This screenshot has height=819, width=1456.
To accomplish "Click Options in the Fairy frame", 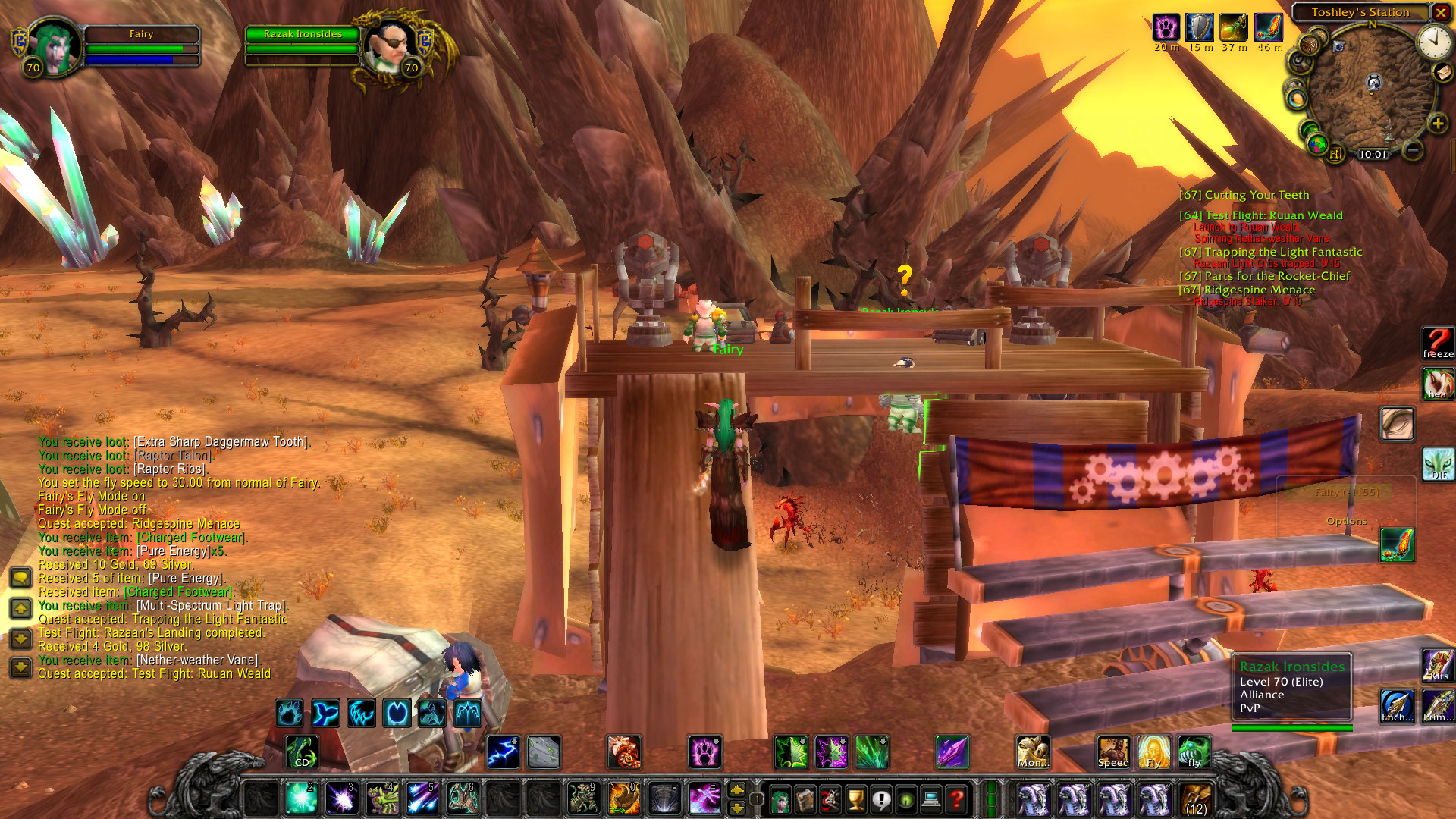I will click(x=1348, y=521).
